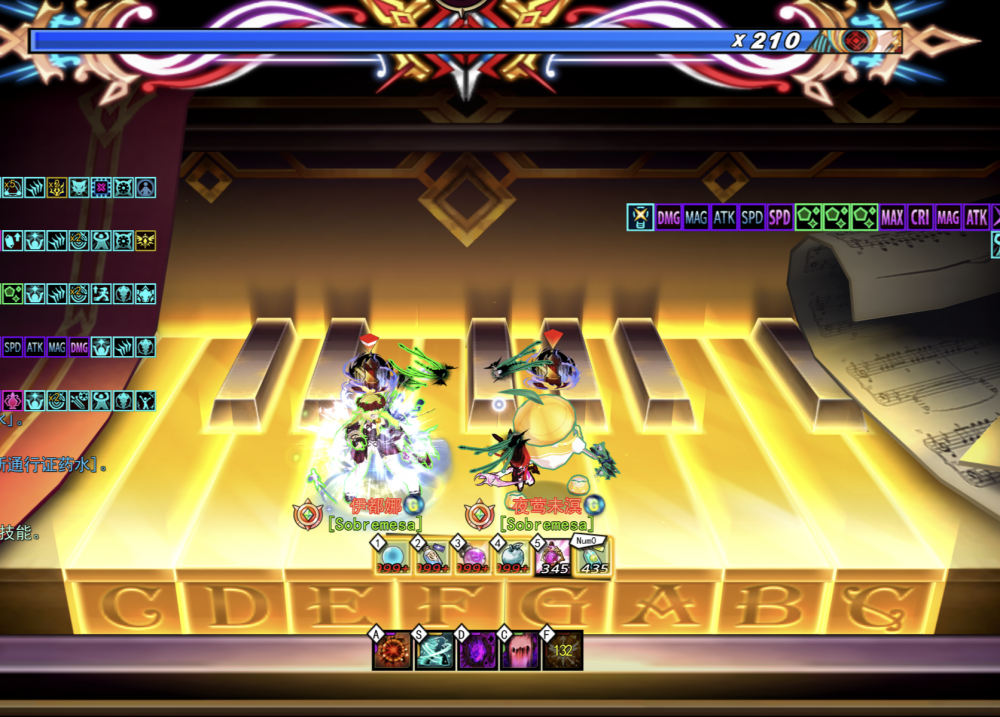Cast the cyan whirlwind skill on S
Image resolution: width=1000 pixels, height=717 pixels.
pyautogui.click(x=434, y=650)
